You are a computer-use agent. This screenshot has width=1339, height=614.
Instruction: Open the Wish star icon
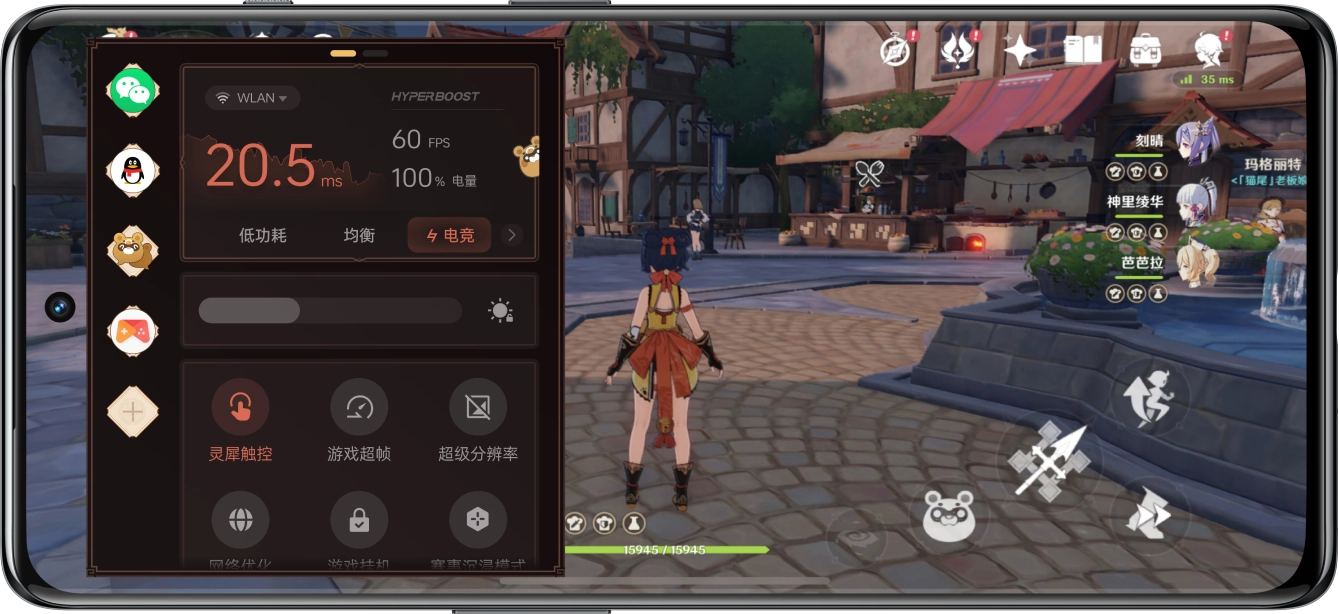tap(1020, 49)
